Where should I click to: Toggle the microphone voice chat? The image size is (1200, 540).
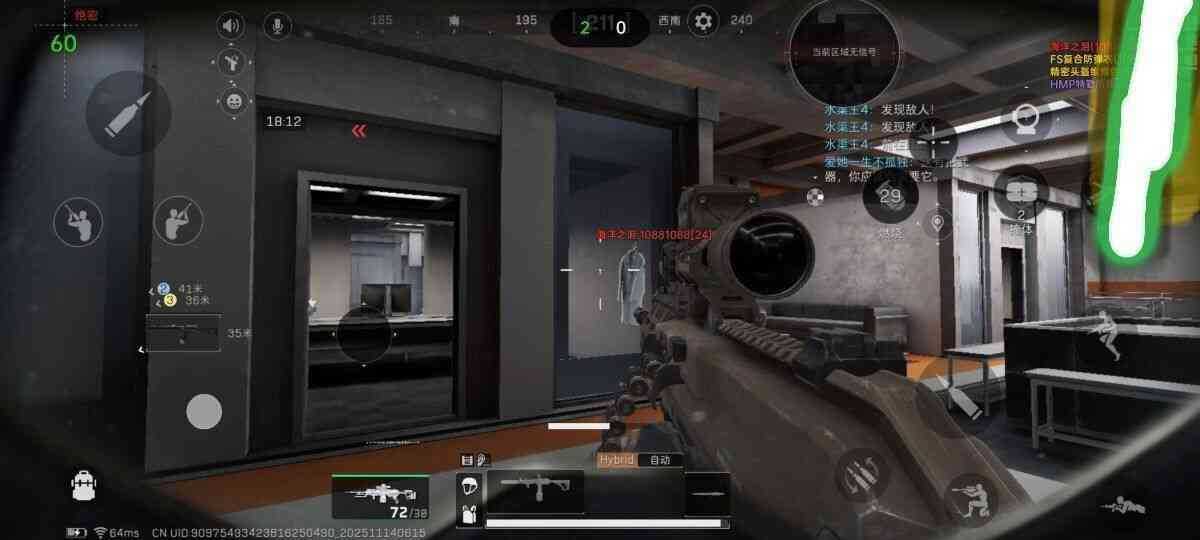click(277, 26)
